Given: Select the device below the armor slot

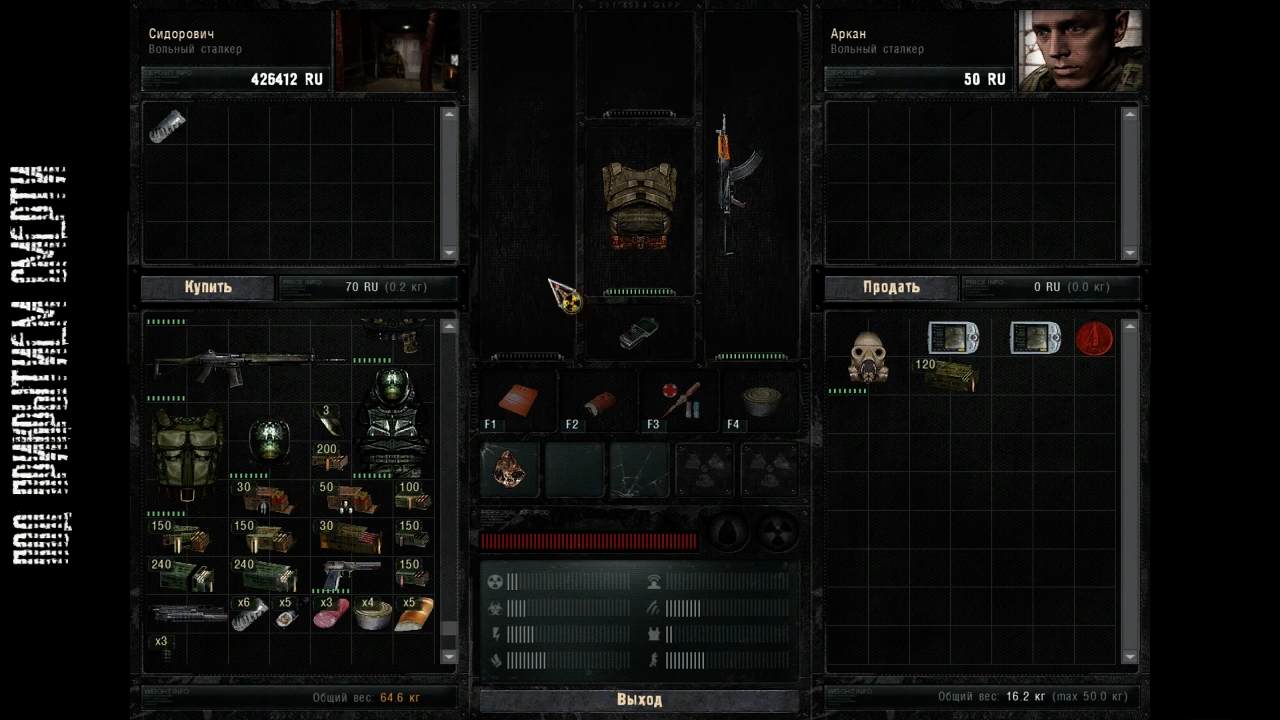Looking at the screenshot, I should [638, 332].
